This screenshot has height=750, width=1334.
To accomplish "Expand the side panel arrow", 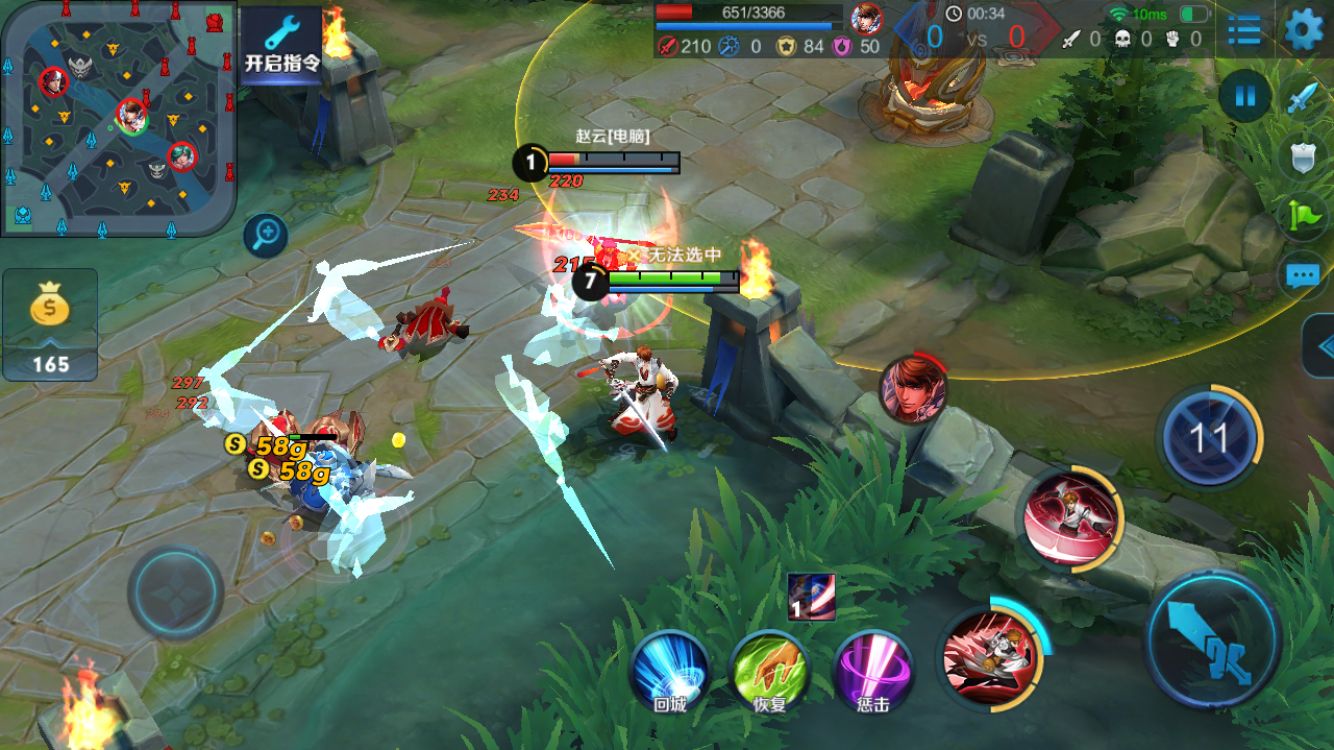I will 1320,346.
